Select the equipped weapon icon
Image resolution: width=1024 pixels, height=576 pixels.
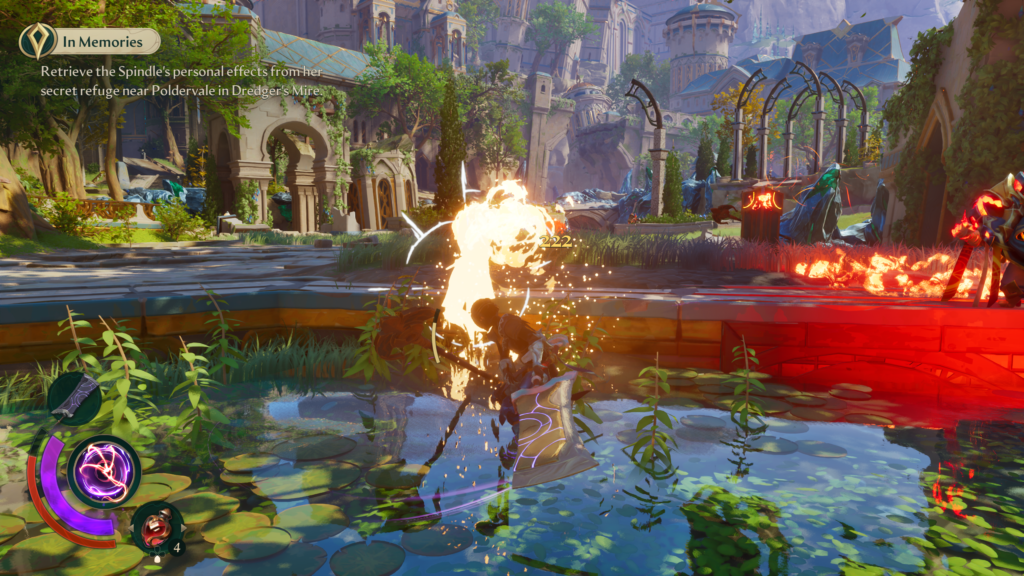74,398
